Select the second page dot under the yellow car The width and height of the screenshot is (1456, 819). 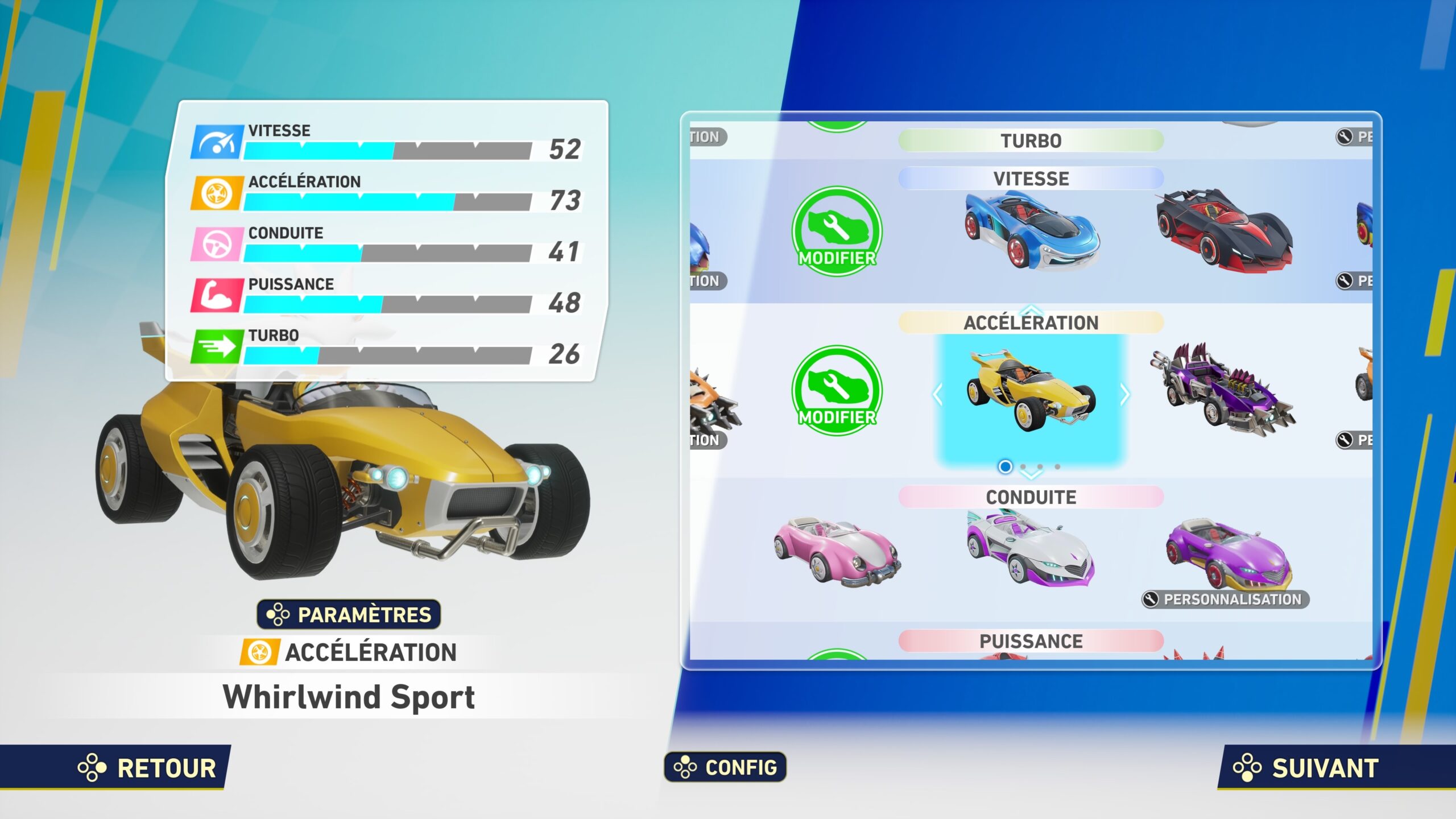point(1022,465)
